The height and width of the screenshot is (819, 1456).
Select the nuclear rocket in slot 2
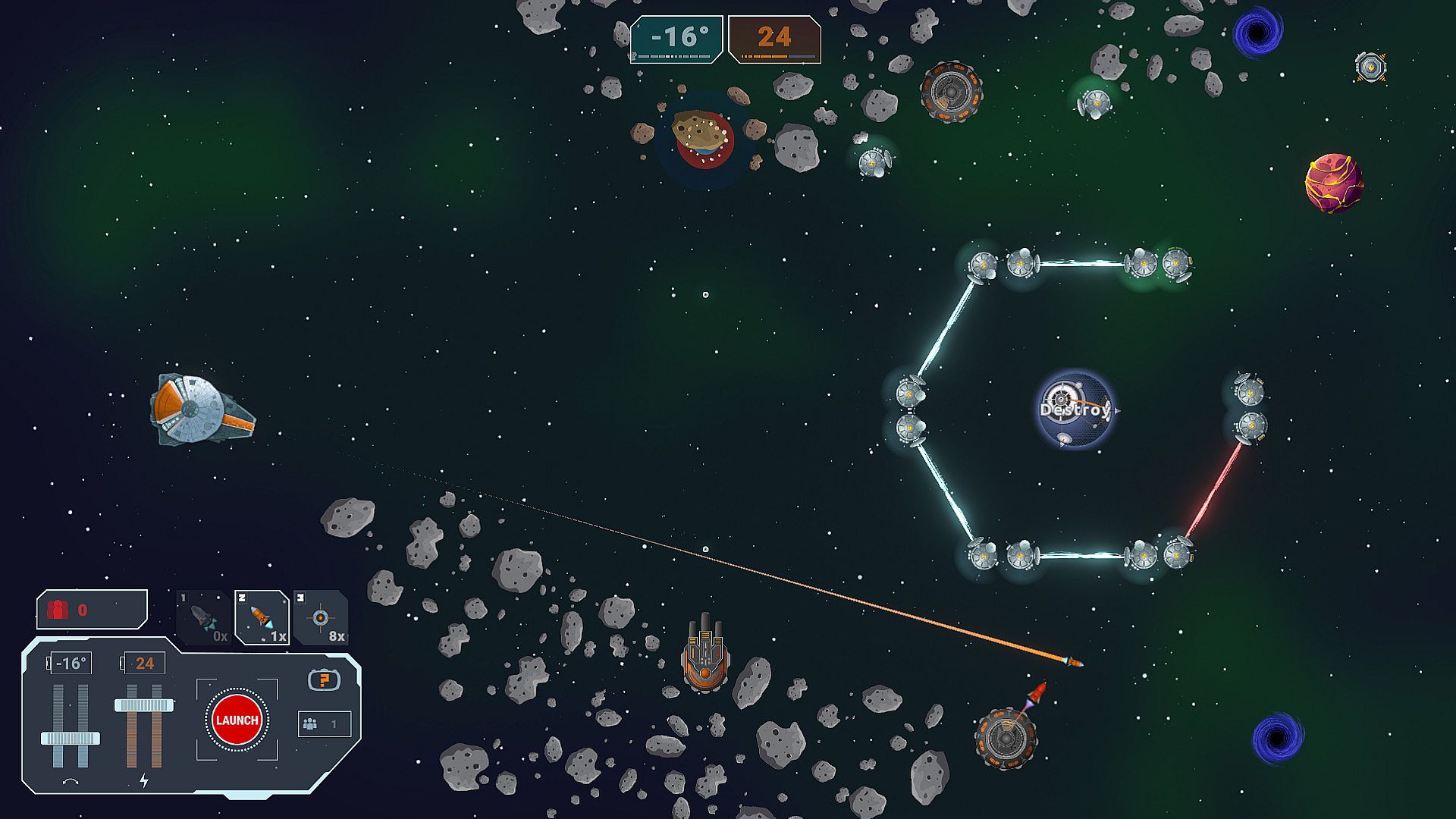[262, 617]
